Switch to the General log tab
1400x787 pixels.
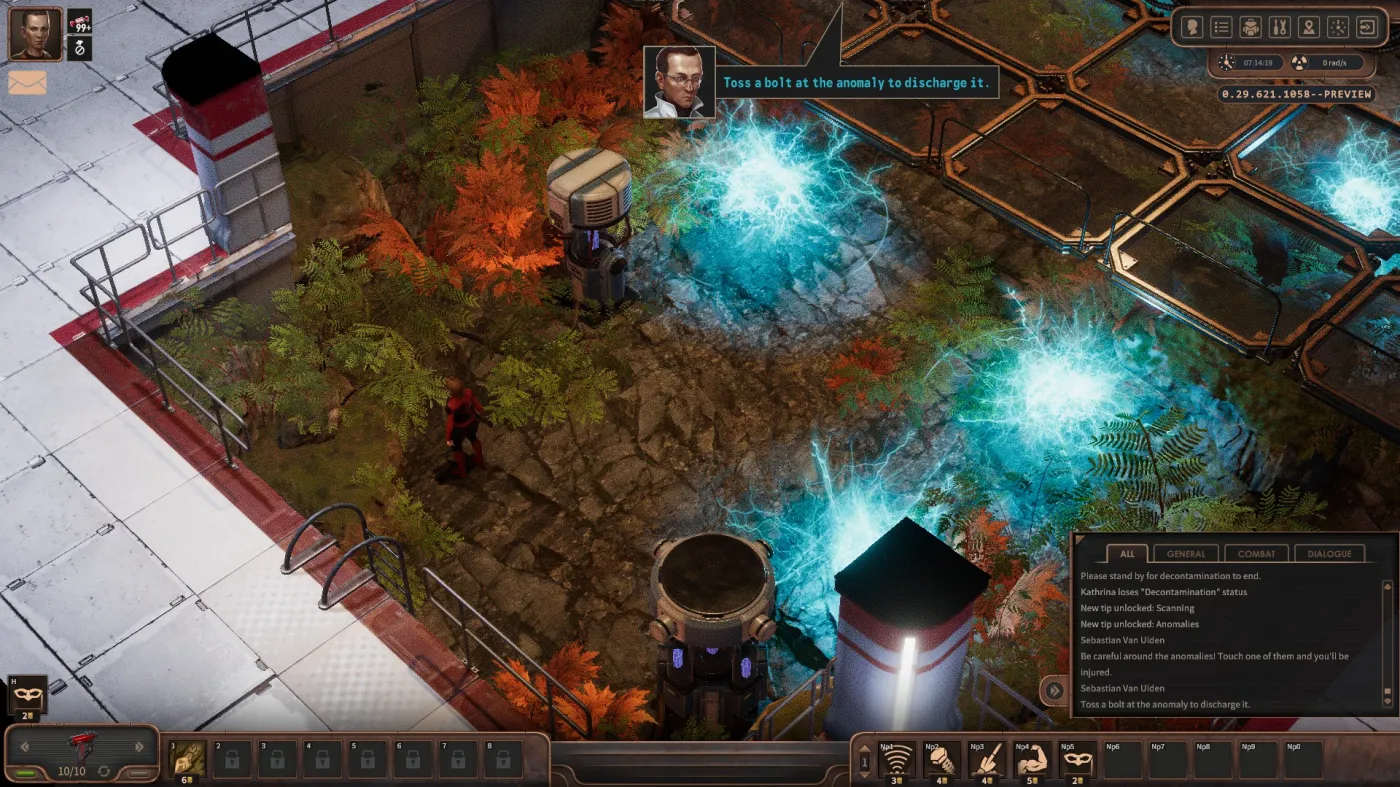click(1186, 553)
